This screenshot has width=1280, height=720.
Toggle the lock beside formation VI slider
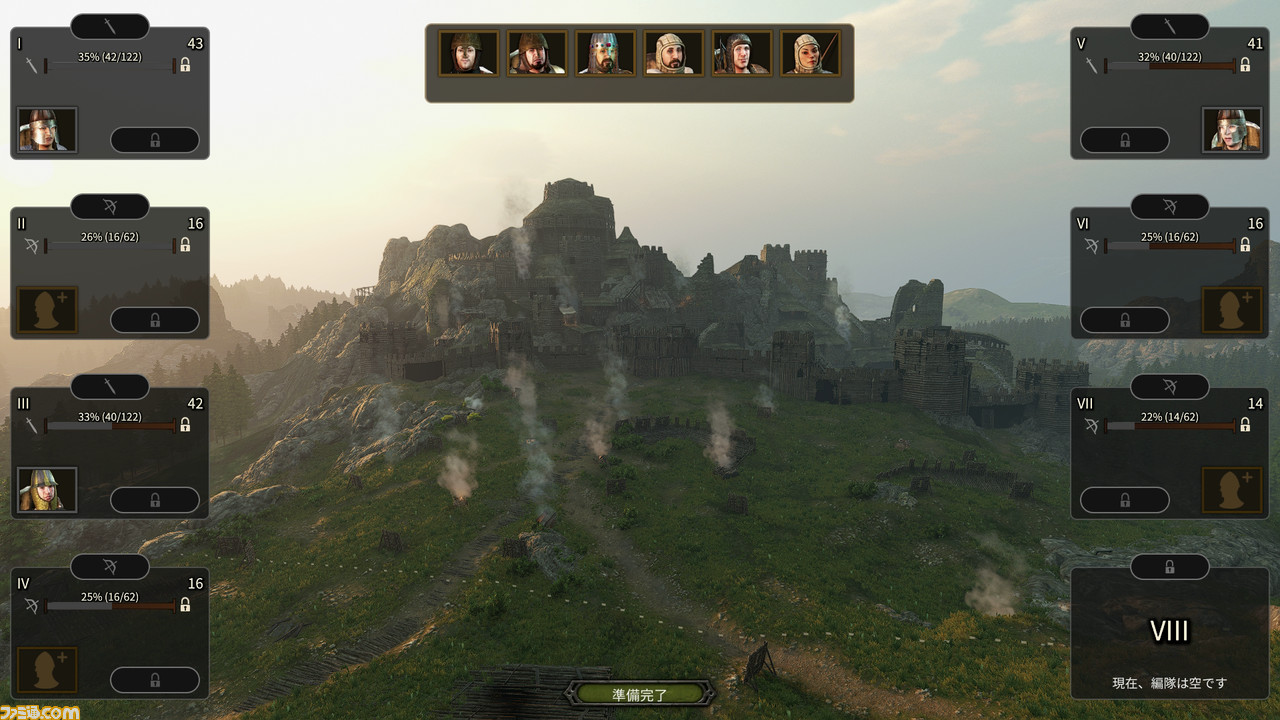coord(1245,245)
